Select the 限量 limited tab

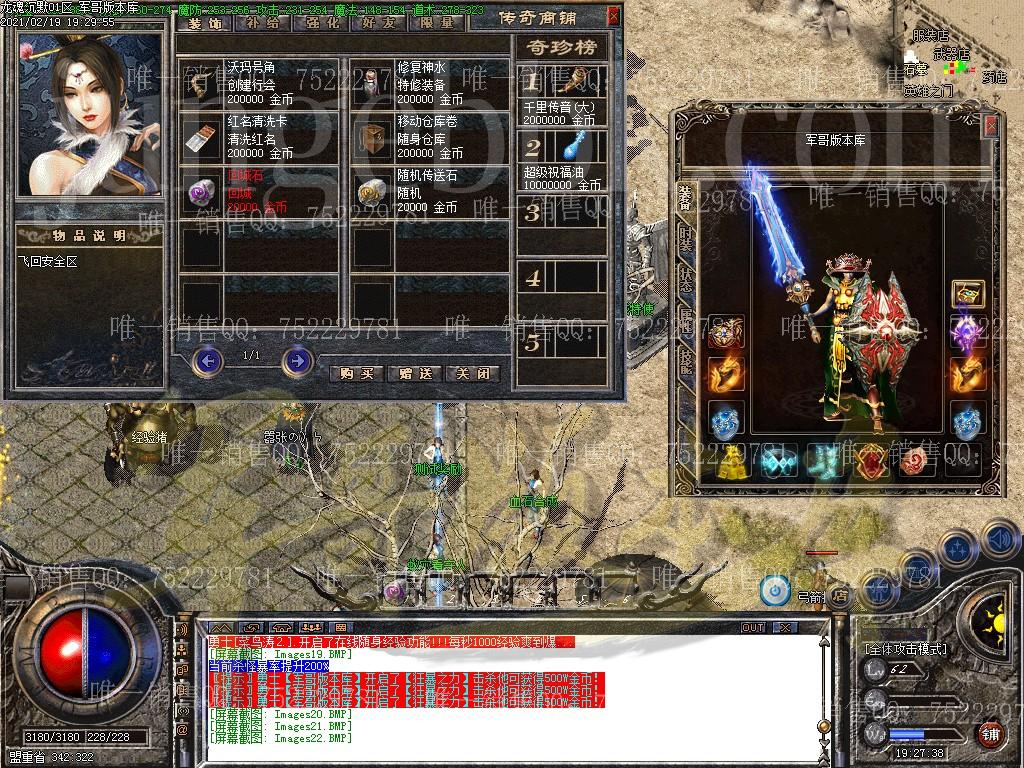pos(437,23)
